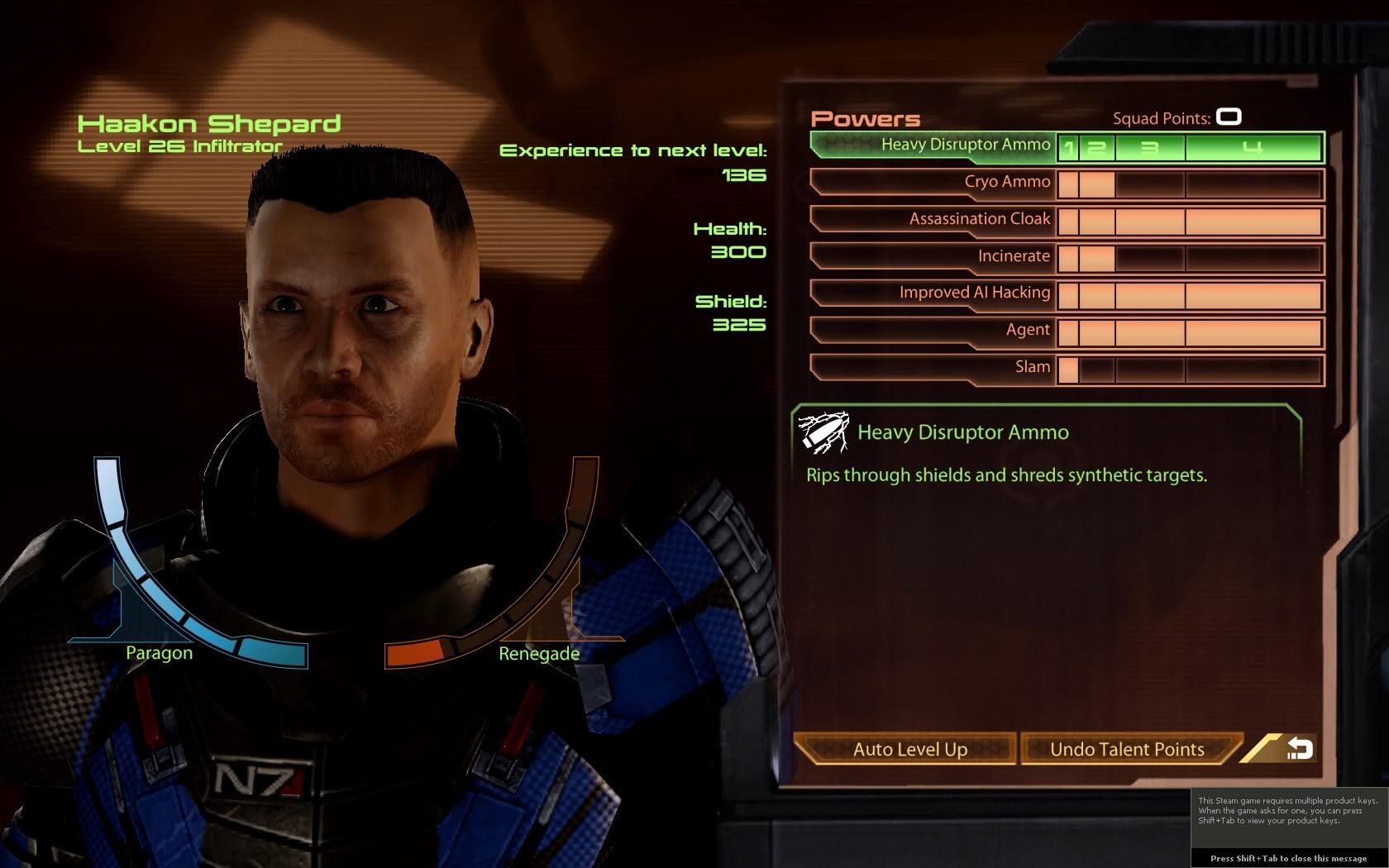Viewport: 1389px width, 868px height.
Task: Choose the Assassination Cloak power
Action: (979, 220)
